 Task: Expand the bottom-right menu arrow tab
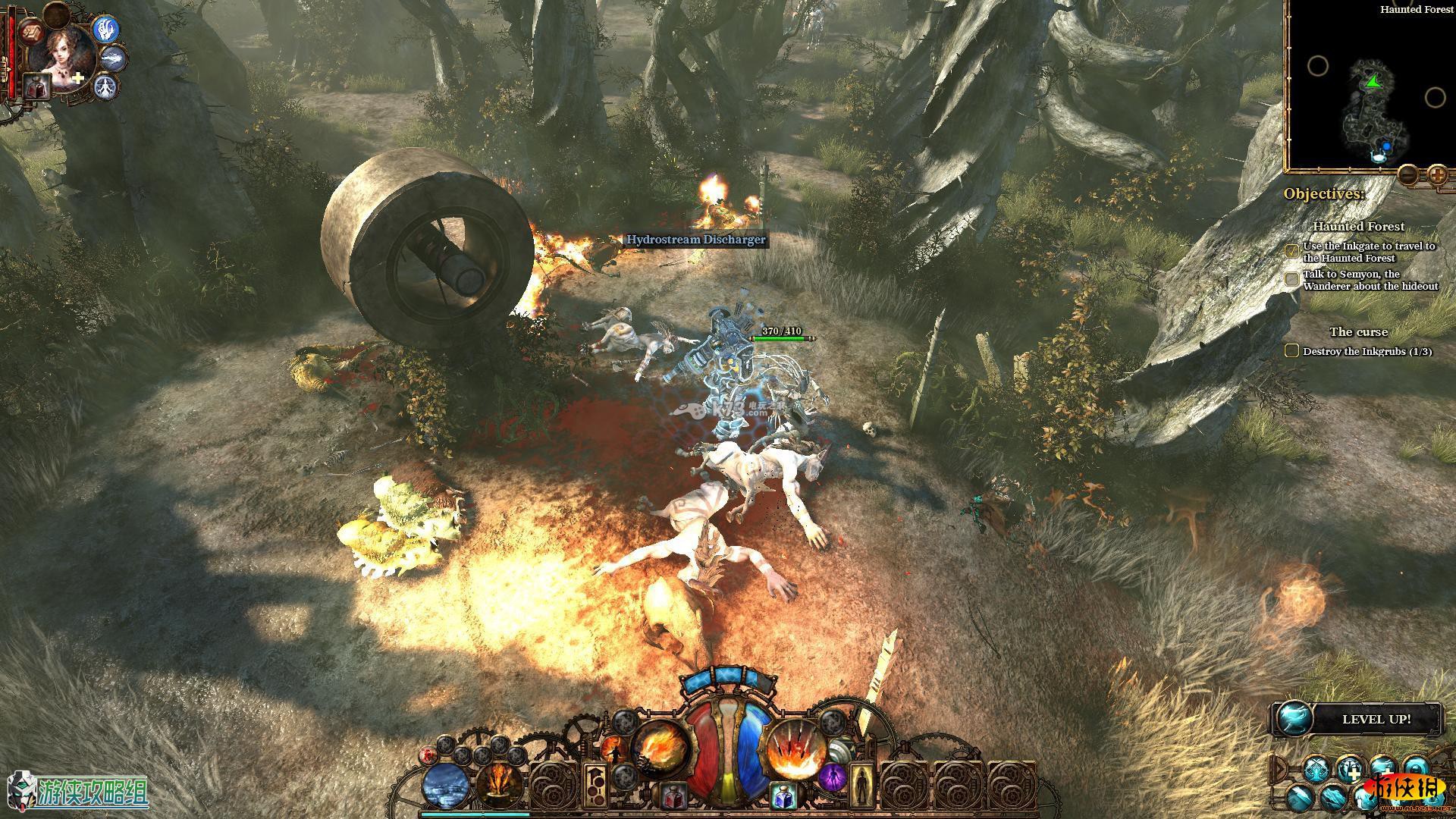[x=1279, y=769]
